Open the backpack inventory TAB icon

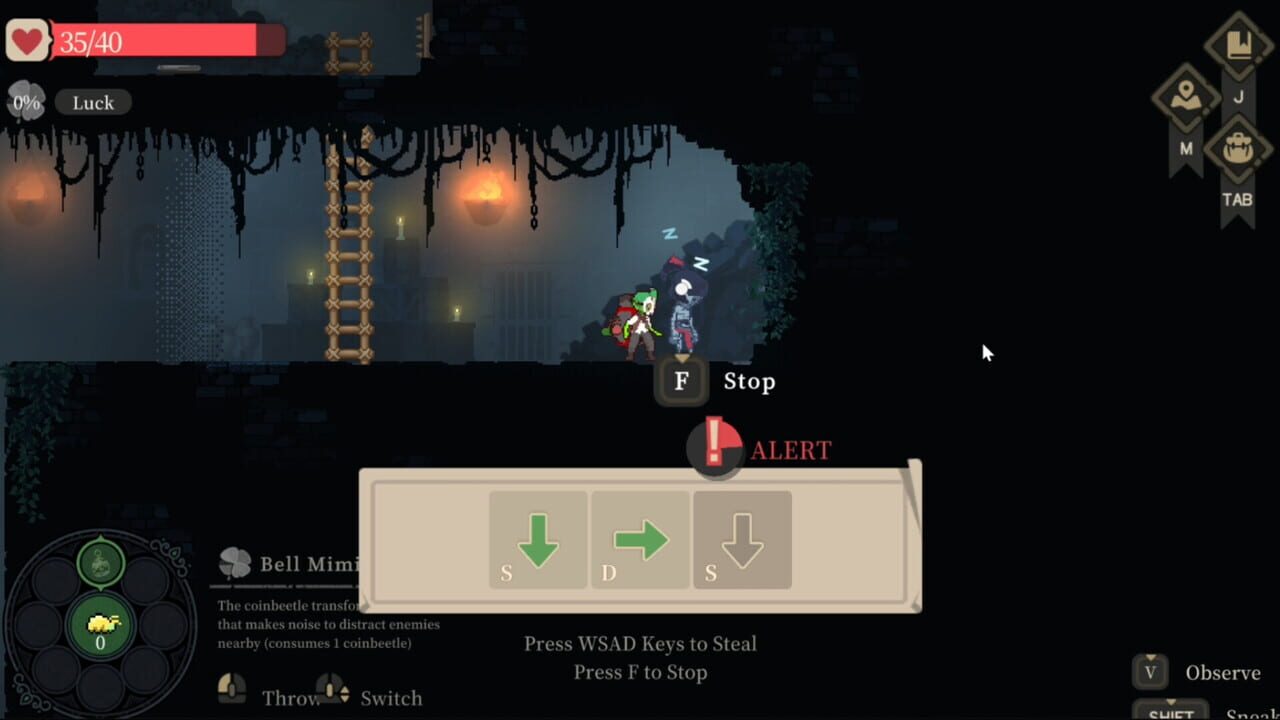tap(1238, 148)
